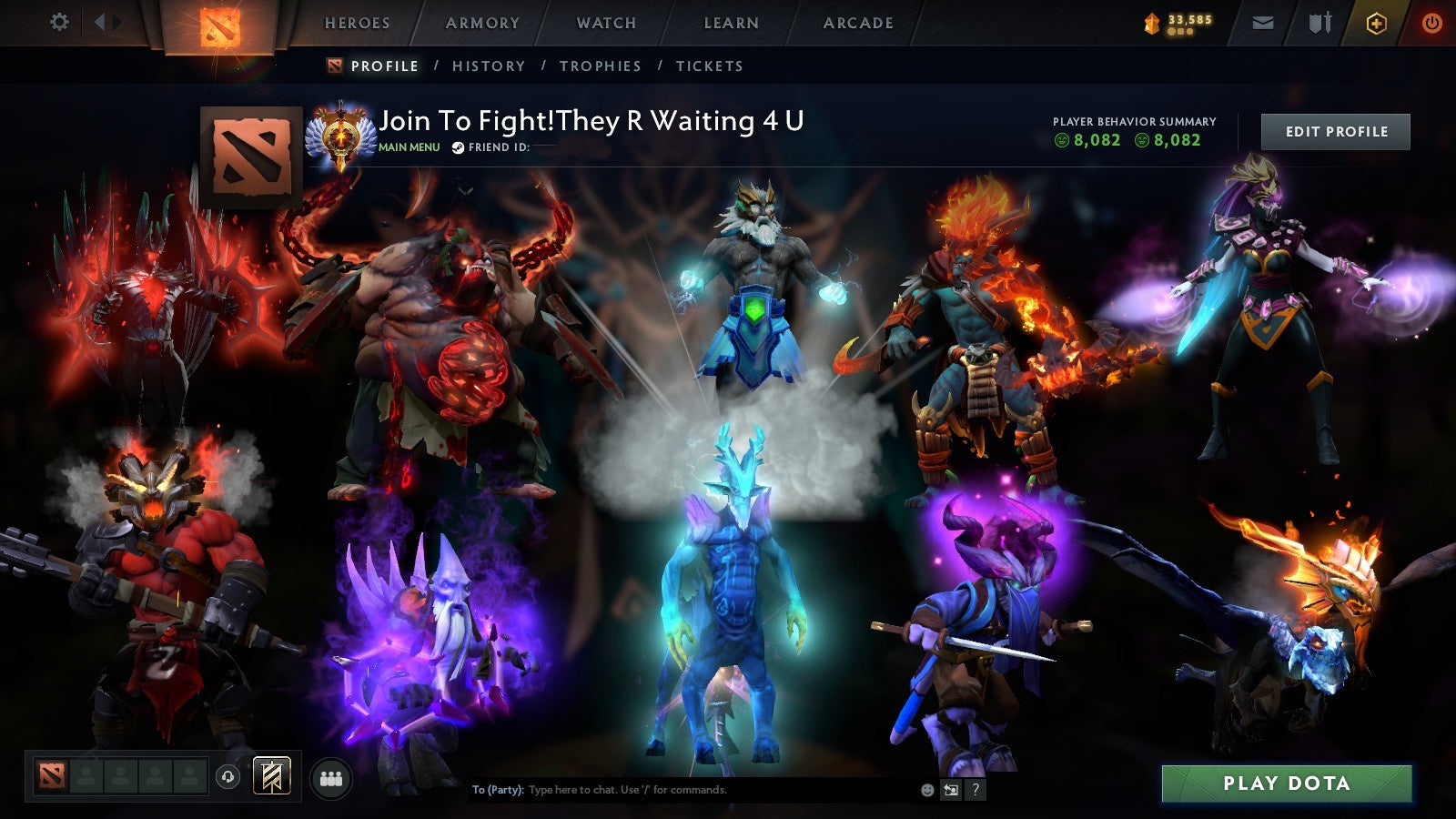The width and height of the screenshot is (1456, 819).
Task: Open Dota Plus via the hexagon plus icon
Action: (x=1375, y=24)
